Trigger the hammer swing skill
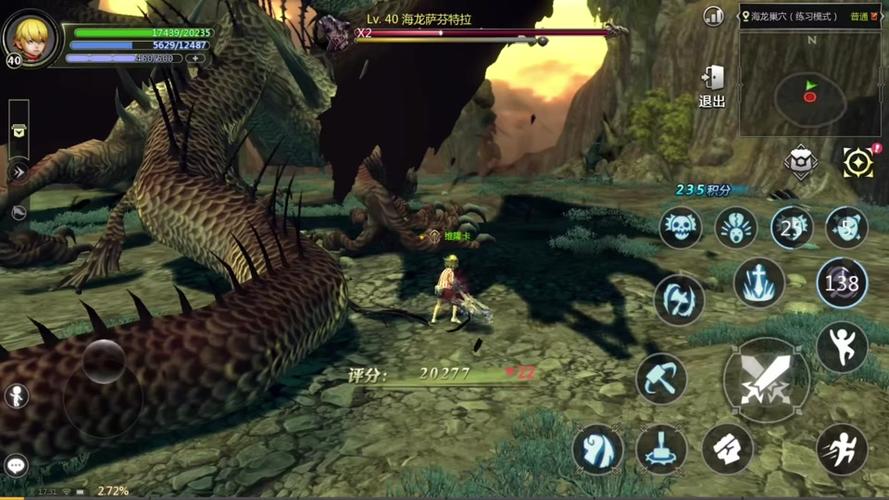 point(661,378)
